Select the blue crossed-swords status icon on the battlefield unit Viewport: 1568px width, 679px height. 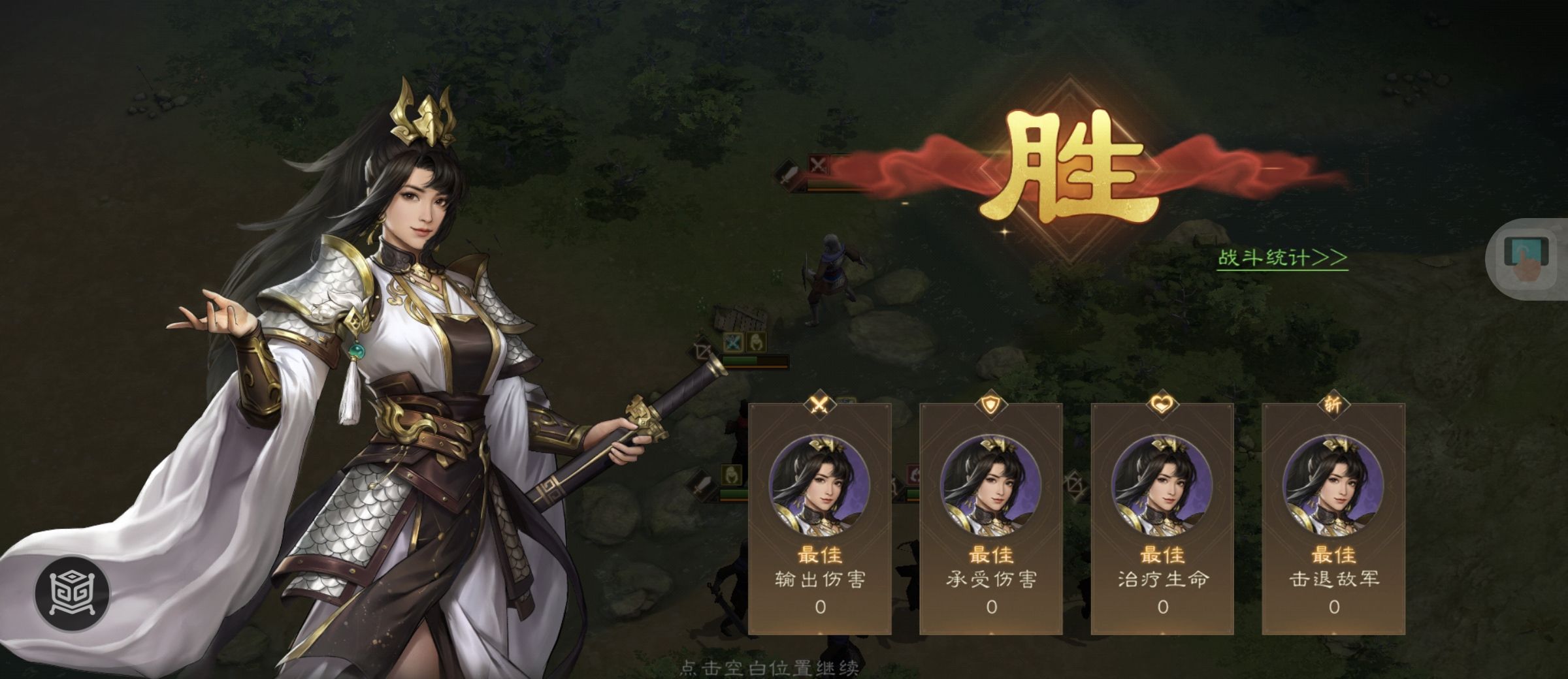pyautogui.click(x=732, y=343)
